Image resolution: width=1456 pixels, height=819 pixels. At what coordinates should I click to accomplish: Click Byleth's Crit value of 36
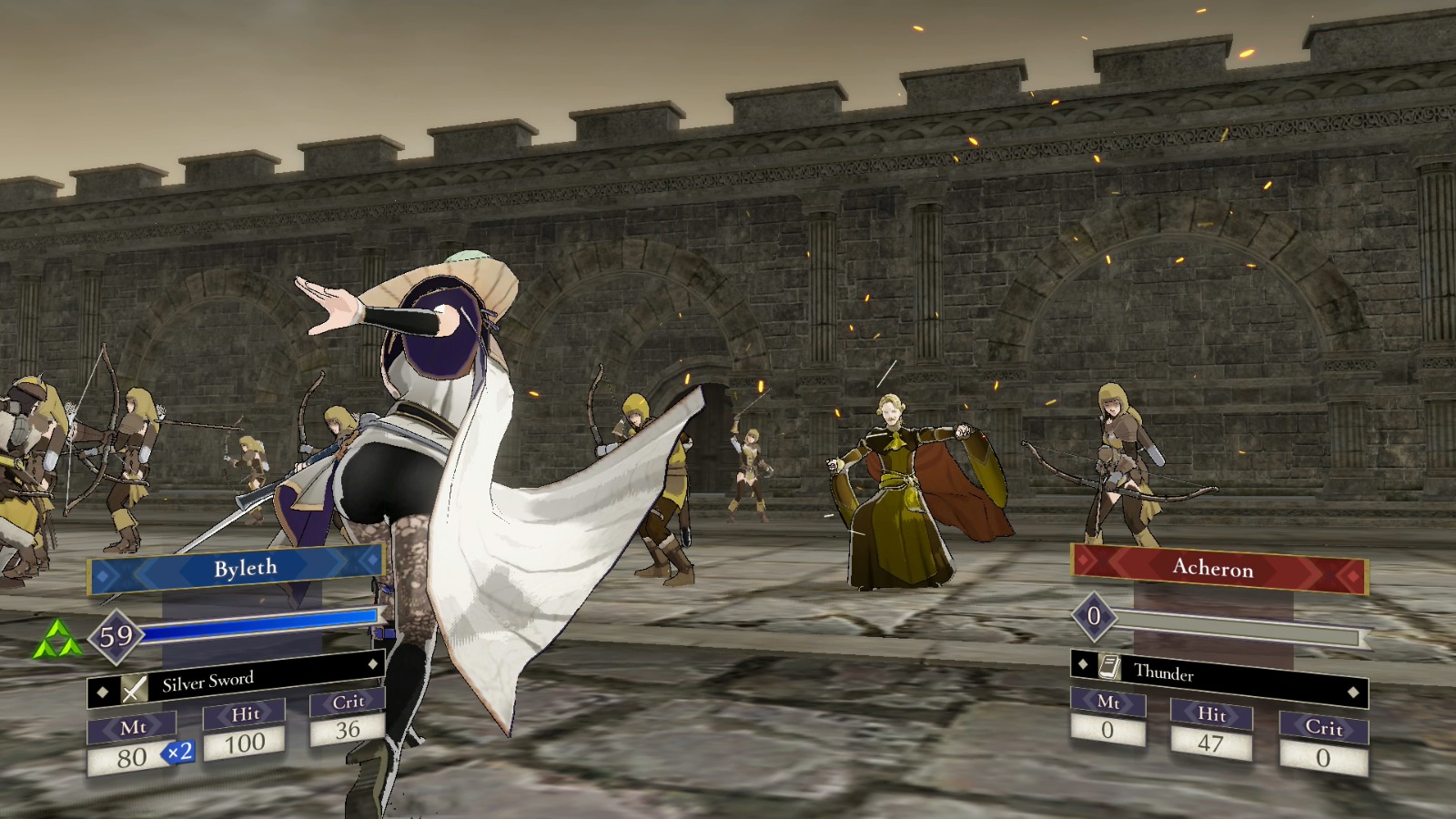click(349, 729)
